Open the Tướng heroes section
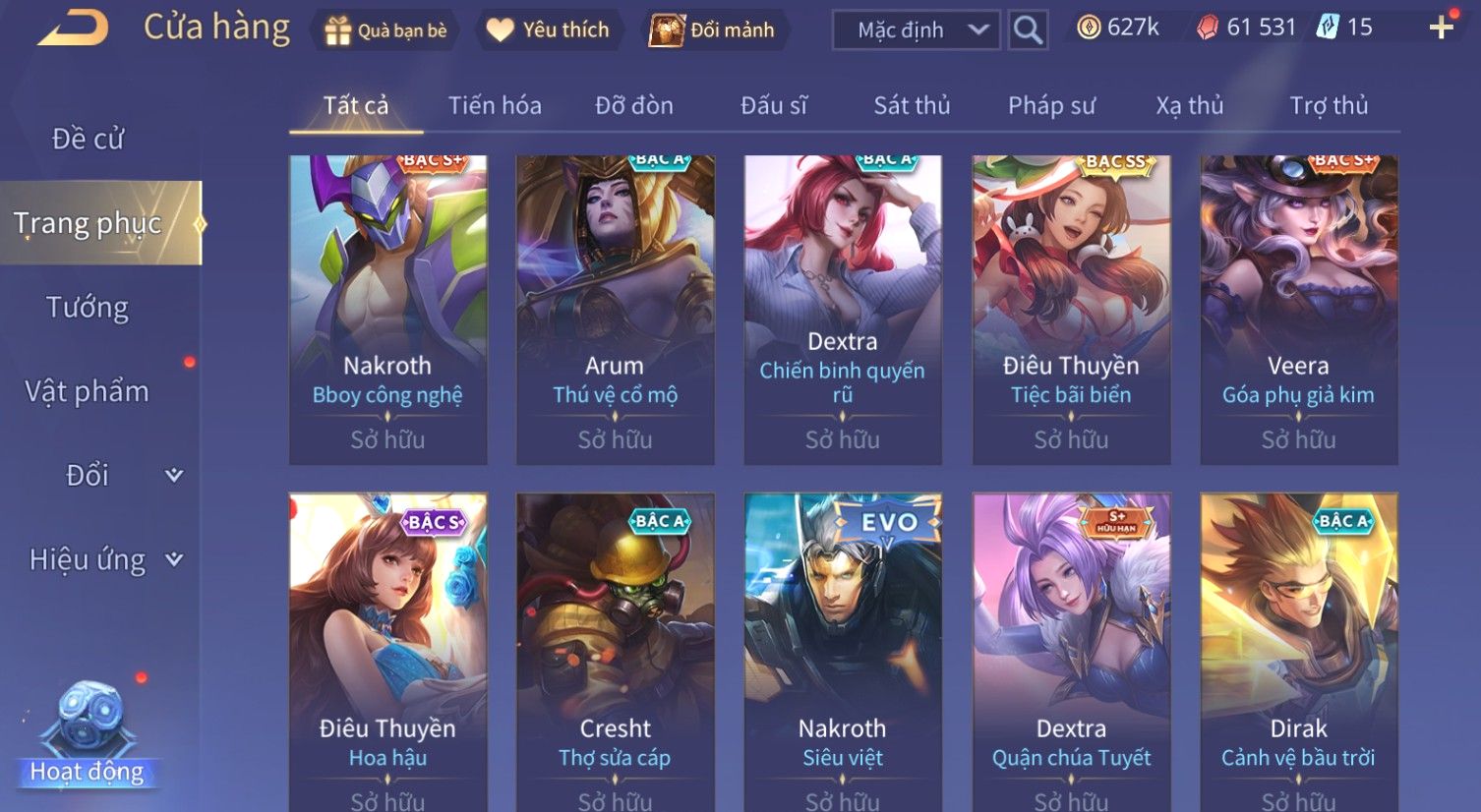1481x812 pixels. [x=89, y=308]
